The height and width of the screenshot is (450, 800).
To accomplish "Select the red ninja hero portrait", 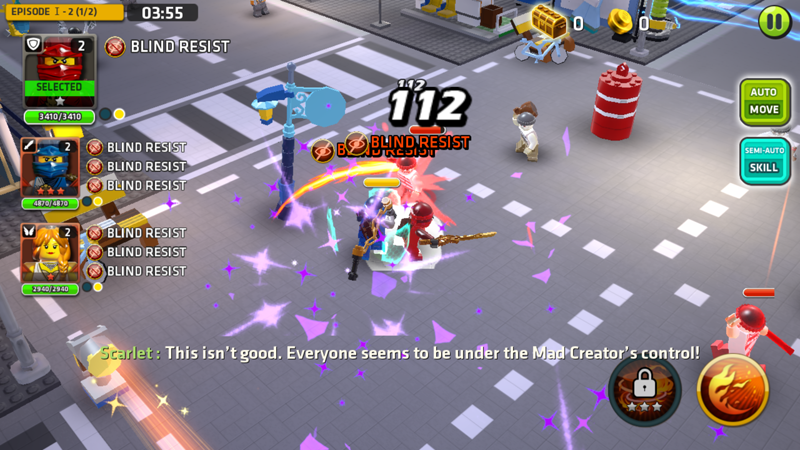I will coord(59,71).
